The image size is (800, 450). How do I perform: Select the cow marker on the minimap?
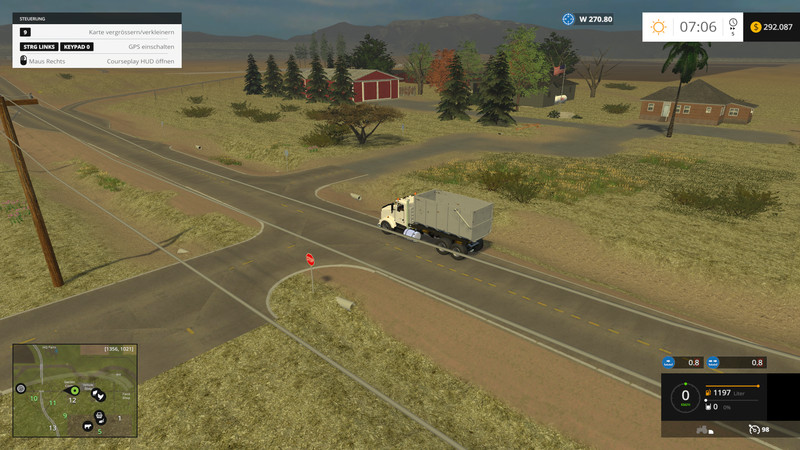tap(90, 427)
